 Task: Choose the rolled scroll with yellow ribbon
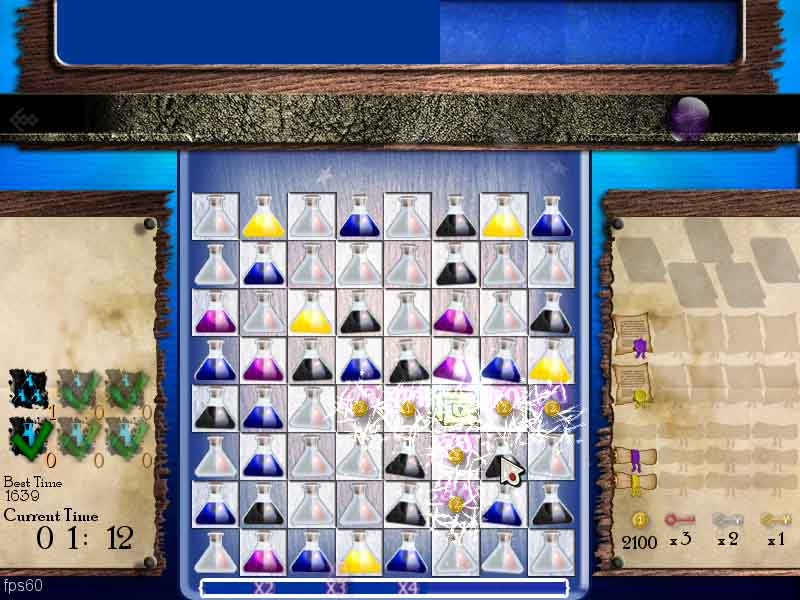[630, 485]
